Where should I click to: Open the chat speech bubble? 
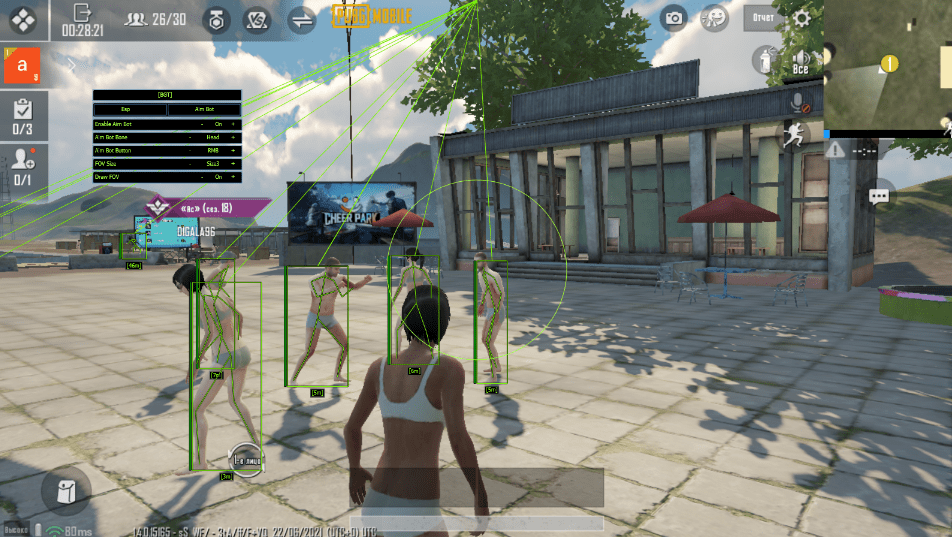pyautogui.click(x=879, y=195)
